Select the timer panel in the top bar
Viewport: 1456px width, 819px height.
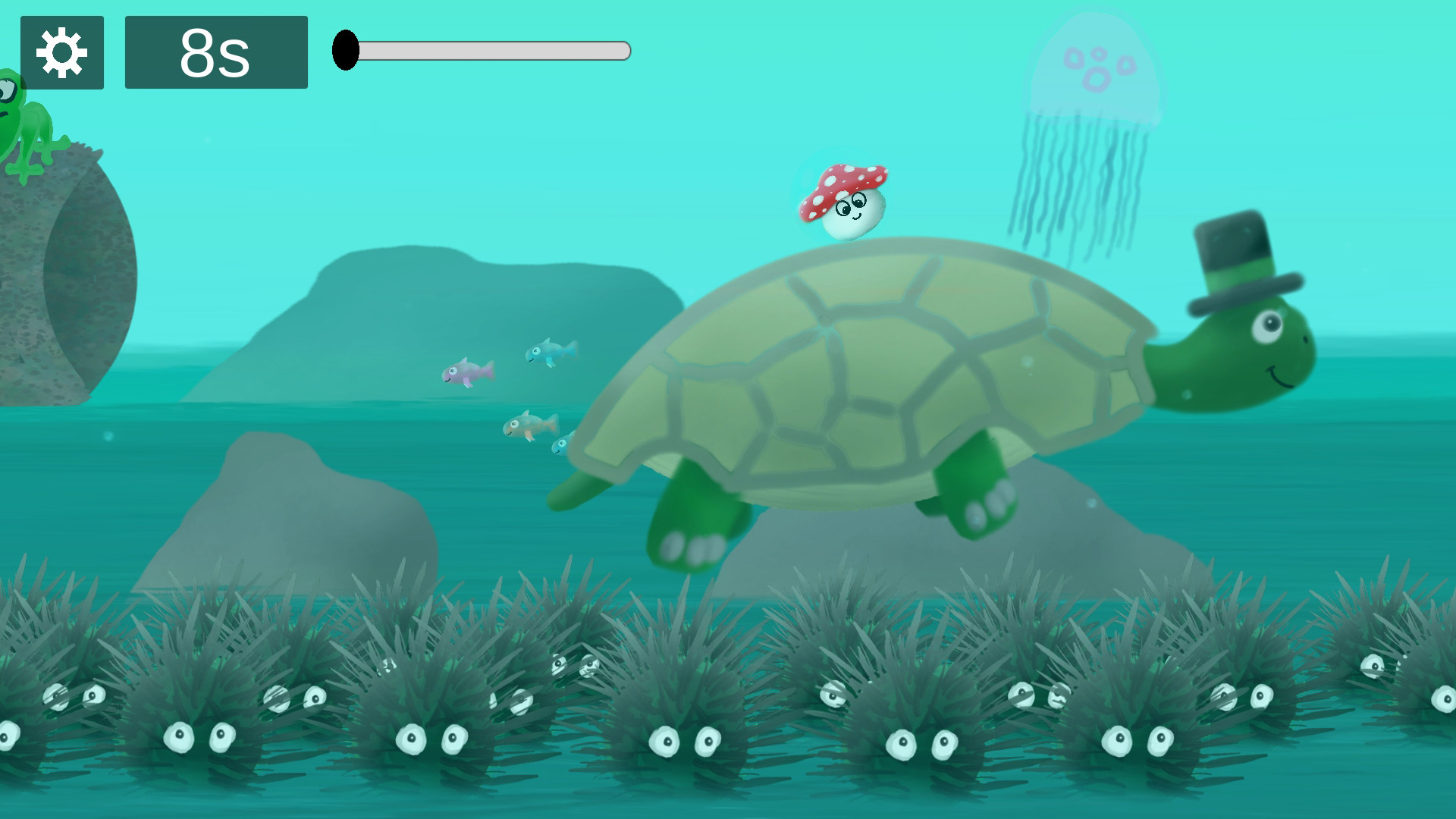(x=215, y=53)
